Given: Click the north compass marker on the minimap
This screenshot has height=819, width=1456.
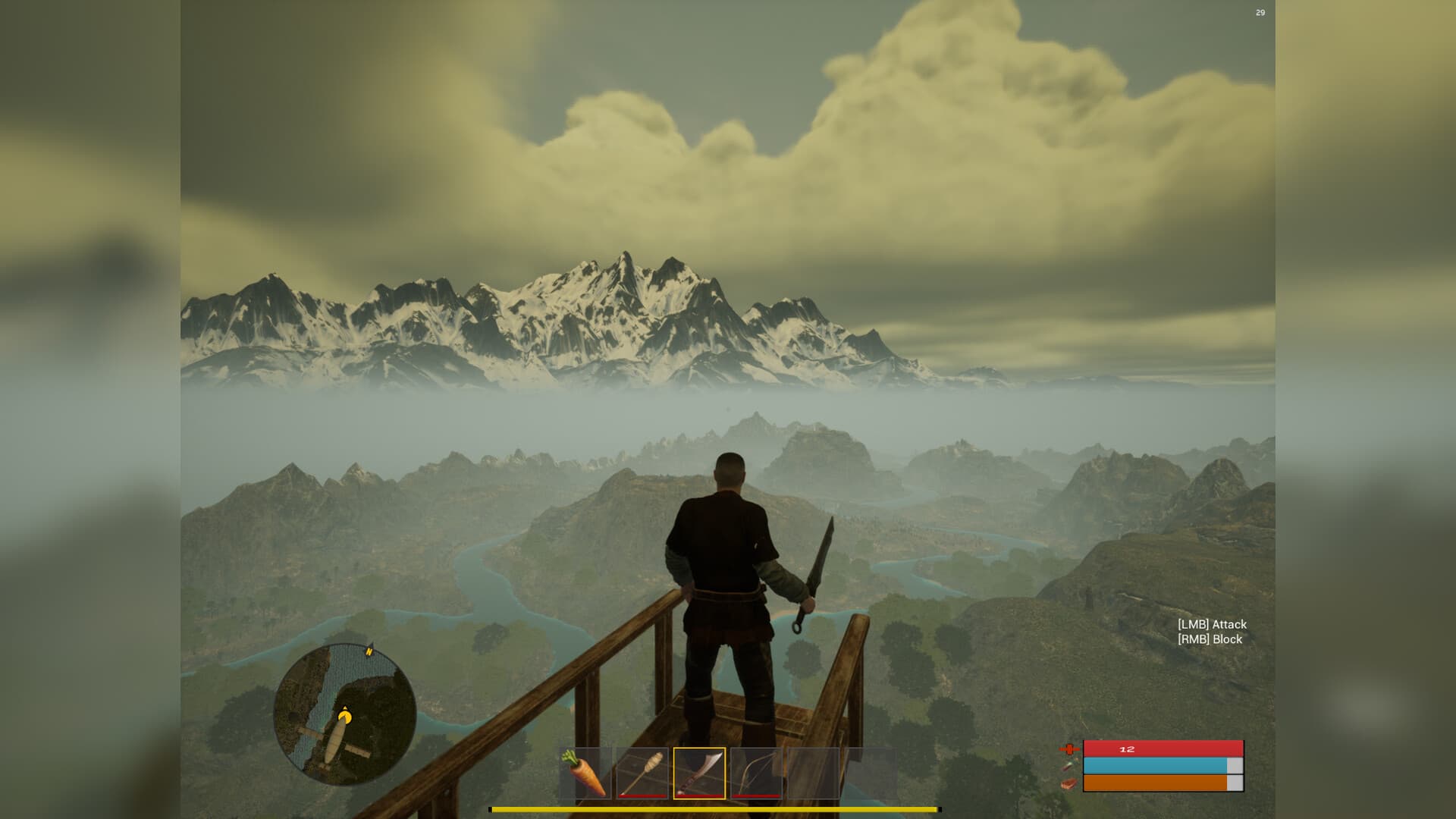Looking at the screenshot, I should coord(369,651).
